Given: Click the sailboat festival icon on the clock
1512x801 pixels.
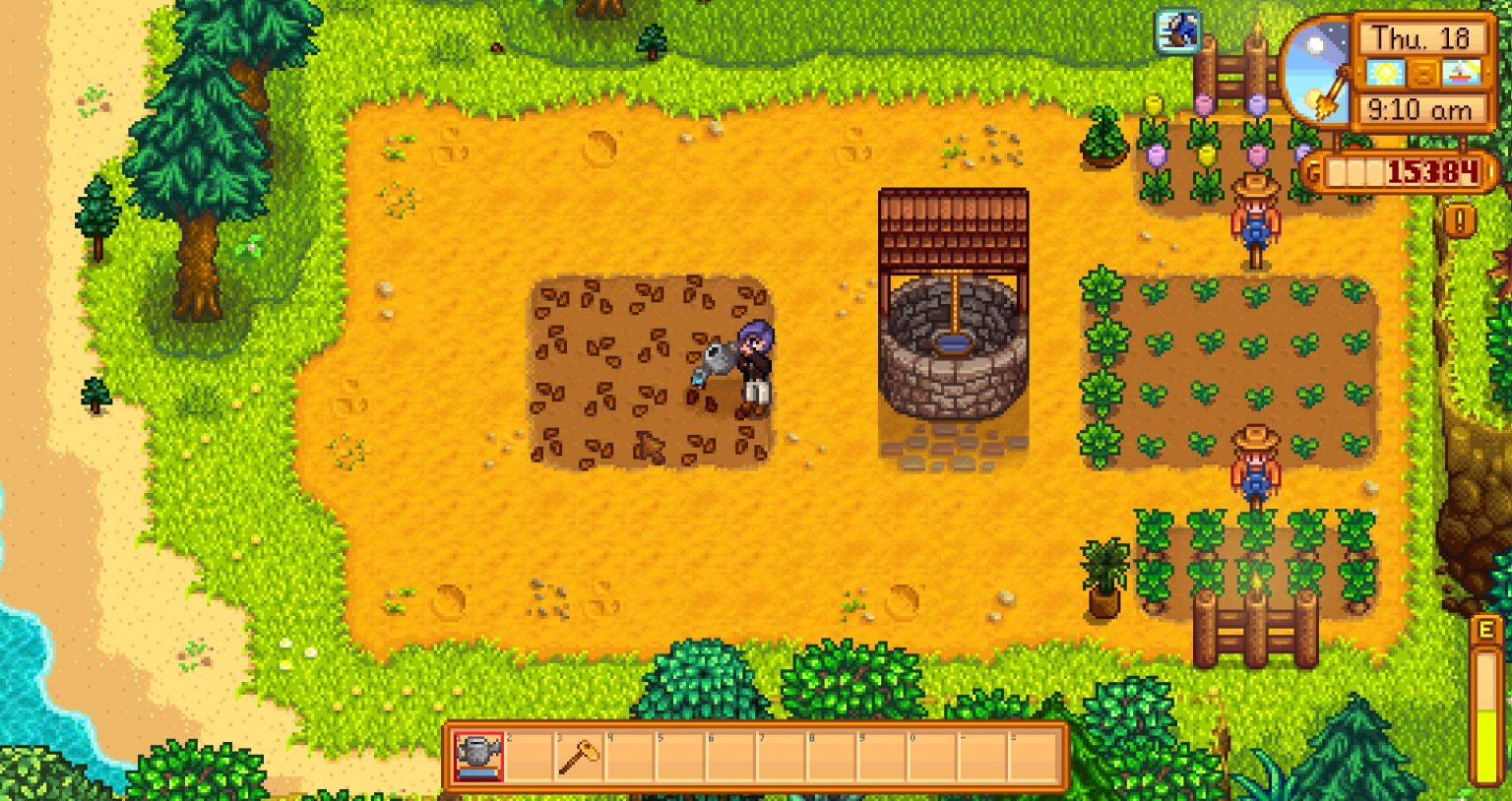Looking at the screenshot, I should pyautogui.click(x=1461, y=73).
